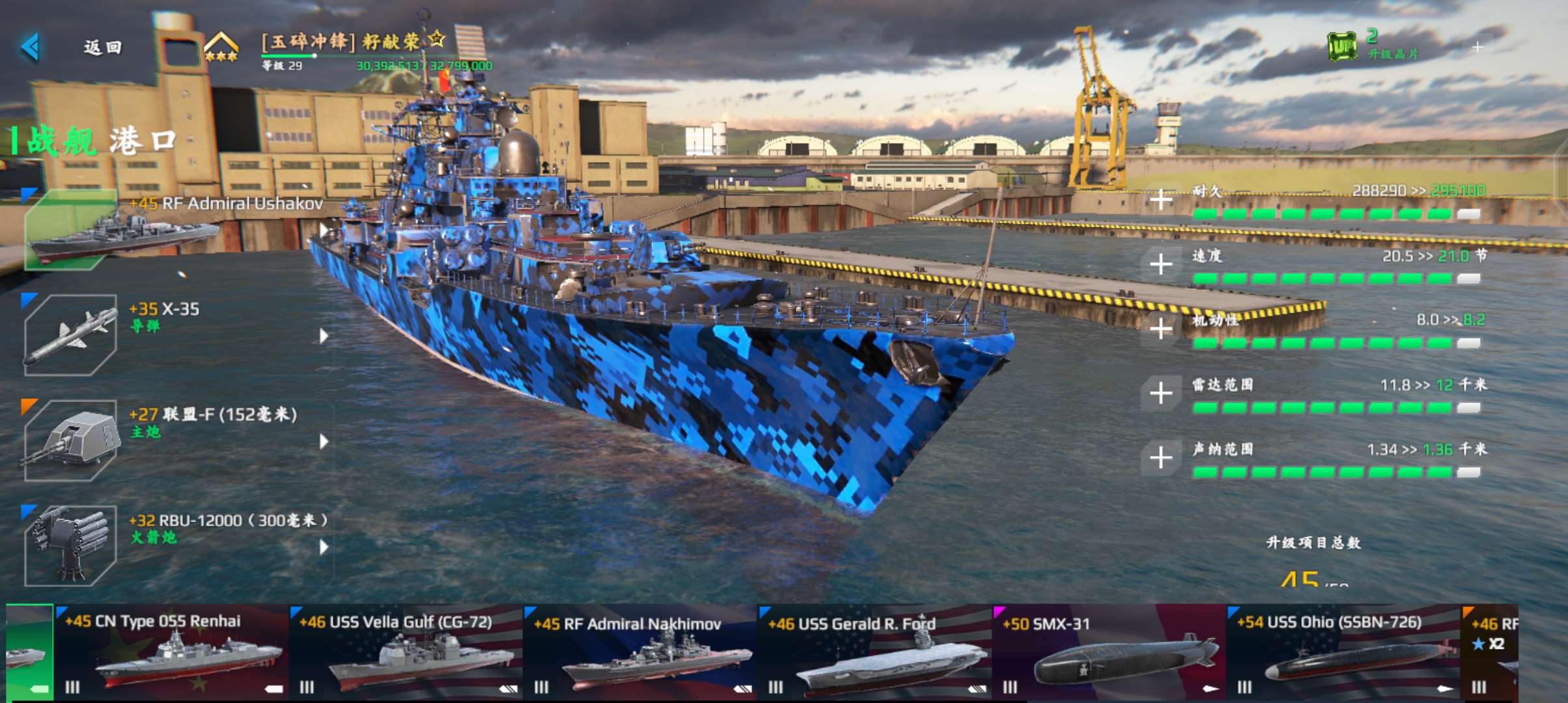1568x703 pixels.
Task: Upgrade 雷达范围 radar range with its plus button
Action: [x=1161, y=393]
